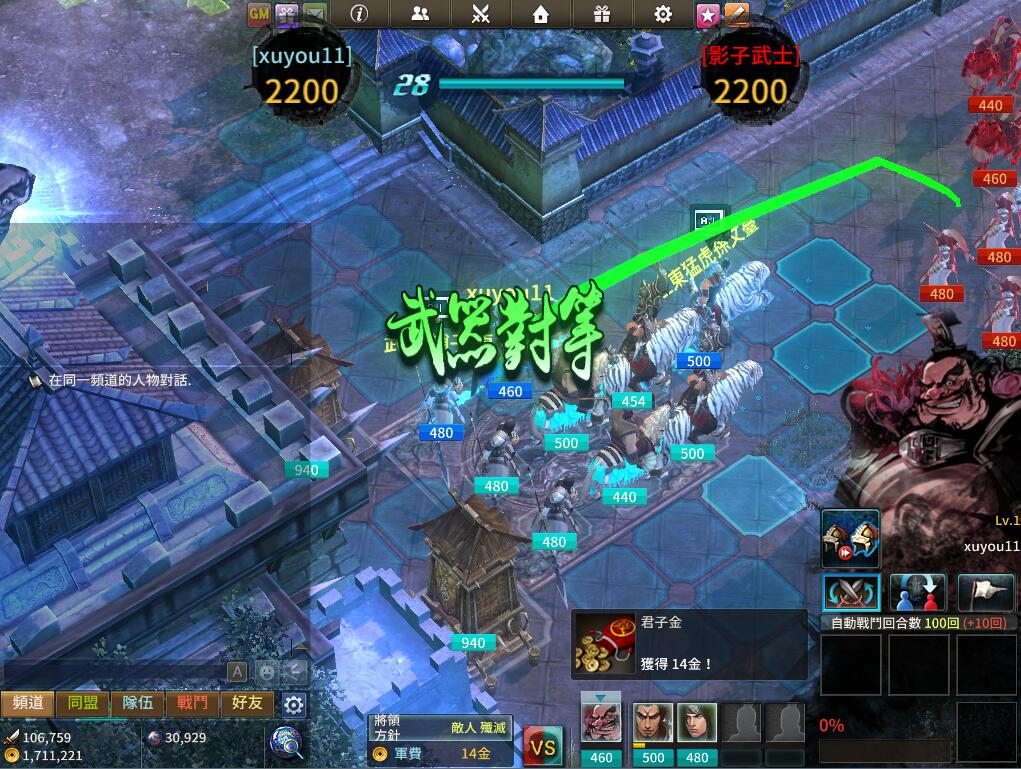Open the info (i) menu
The width and height of the screenshot is (1021, 769).
(x=358, y=14)
